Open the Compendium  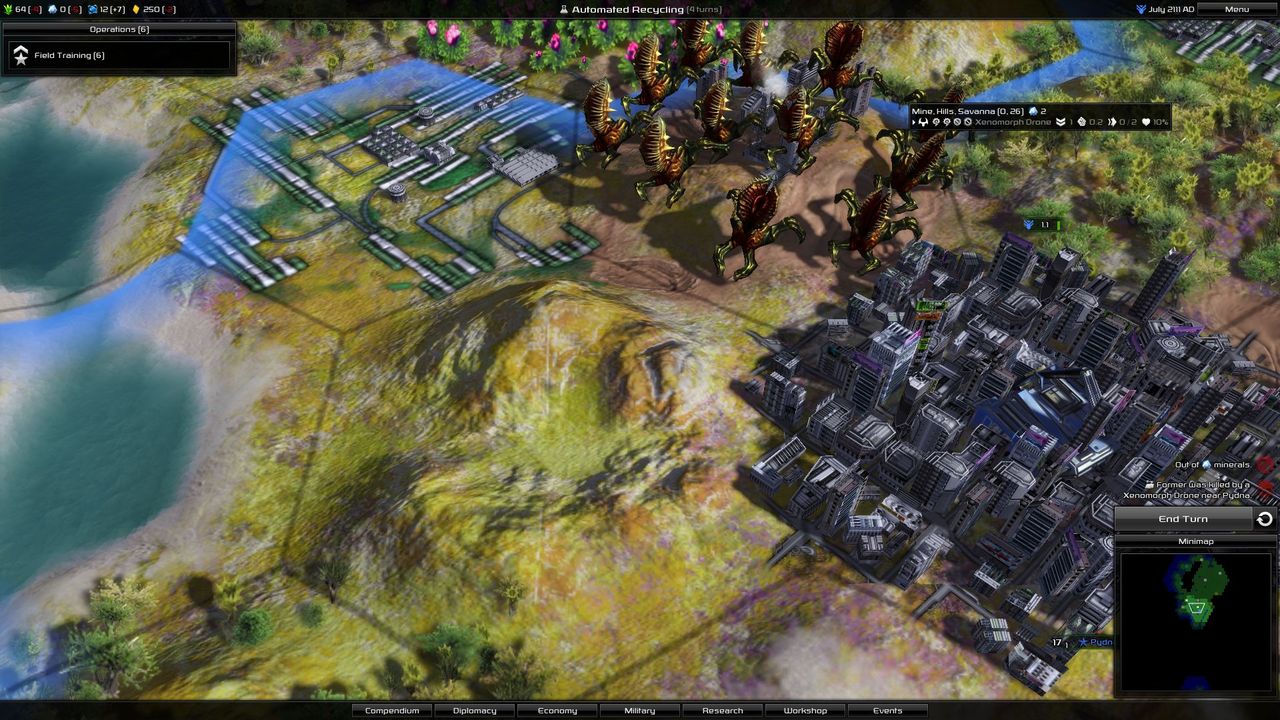coord(391,710)
